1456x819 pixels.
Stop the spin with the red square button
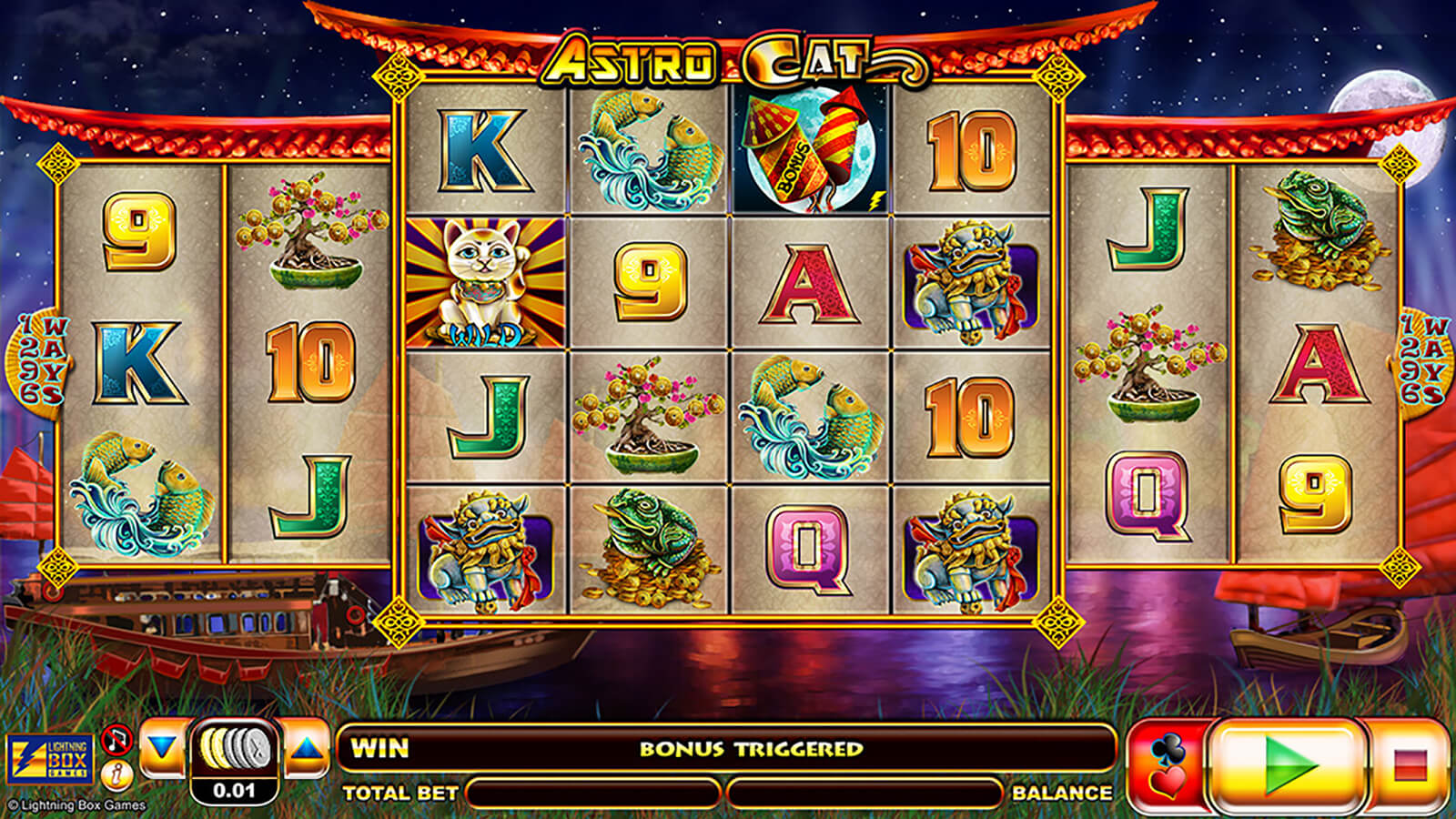tap(1408, 765)
